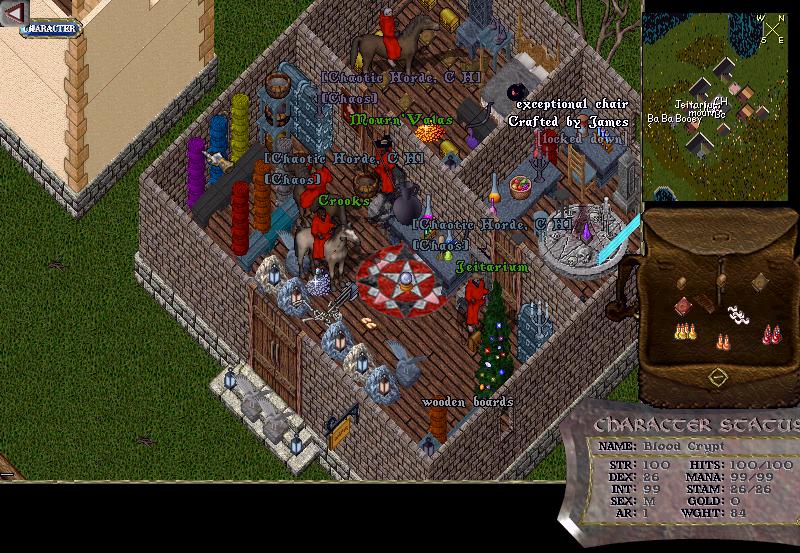
Task: Select the red spellbook in the backpack
Action: (x=683, y=306)
